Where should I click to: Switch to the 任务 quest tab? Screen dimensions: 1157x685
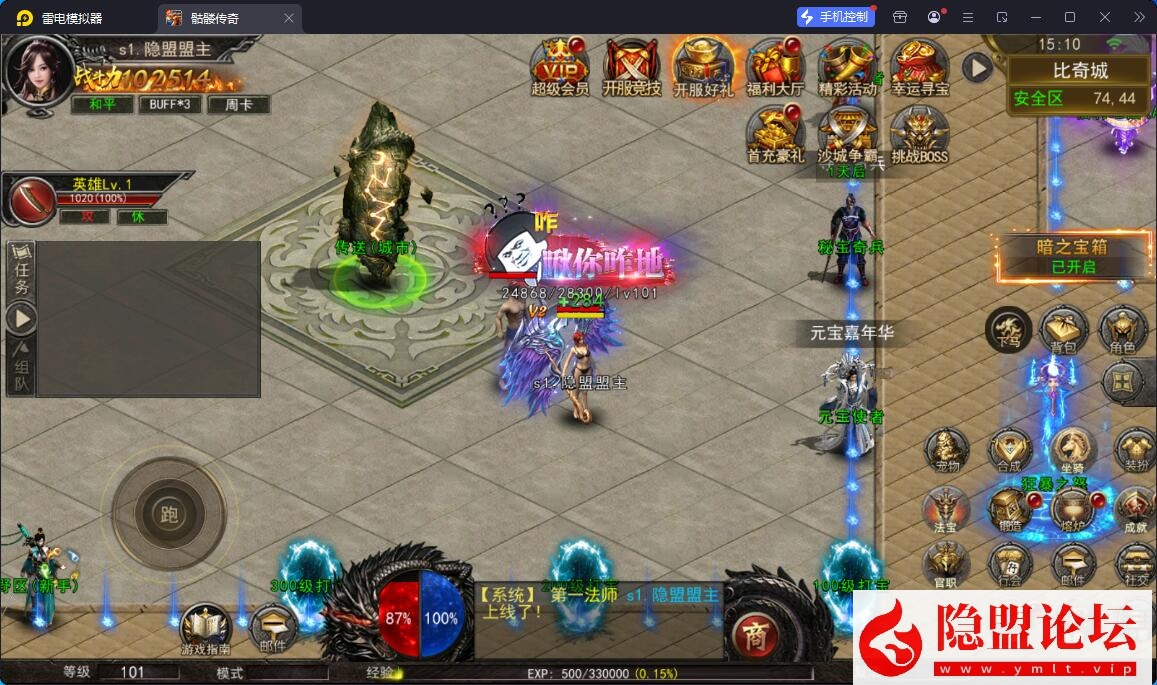(21, 272)
